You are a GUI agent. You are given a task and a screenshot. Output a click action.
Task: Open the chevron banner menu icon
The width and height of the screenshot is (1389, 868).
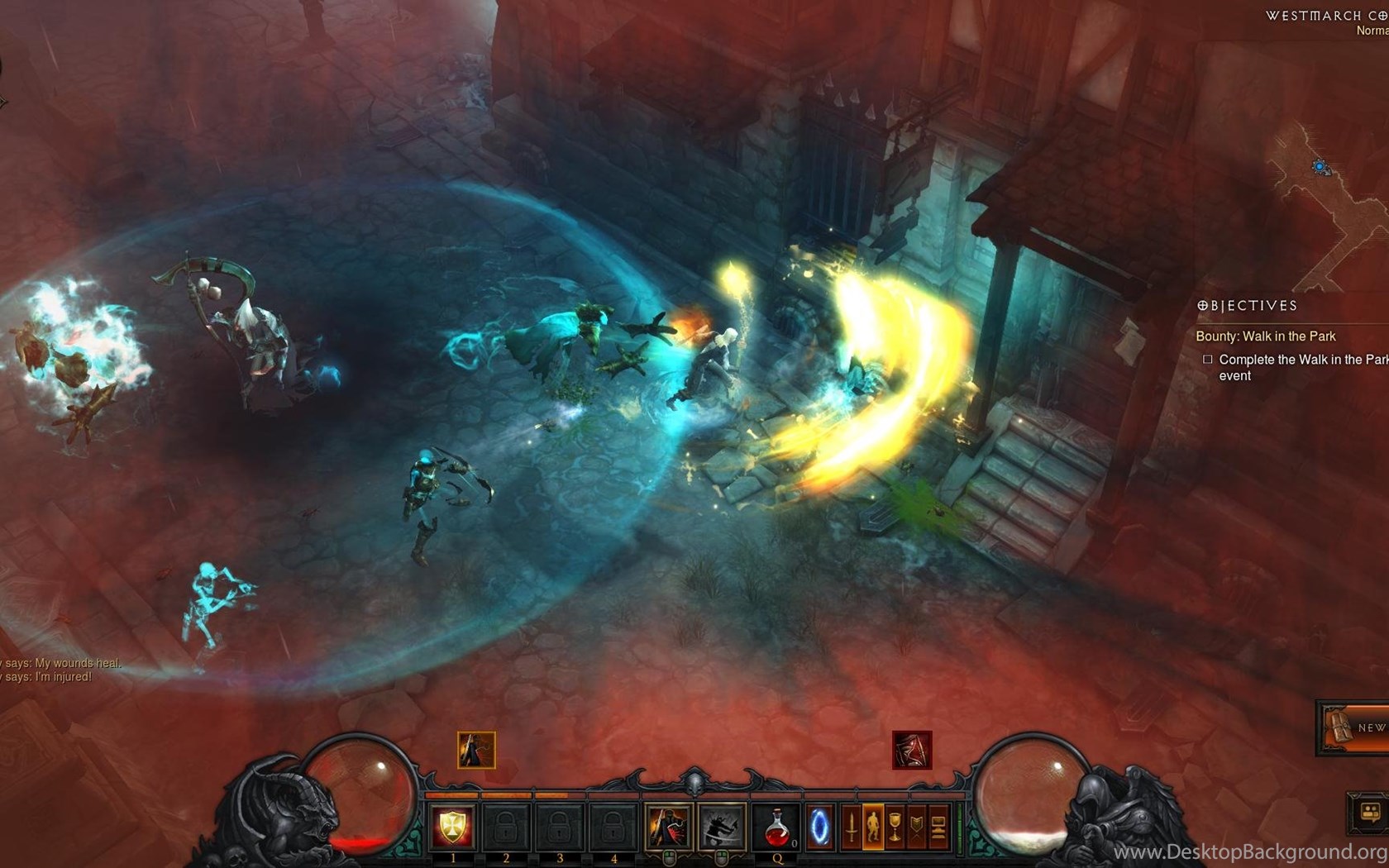tap(916, 827)
